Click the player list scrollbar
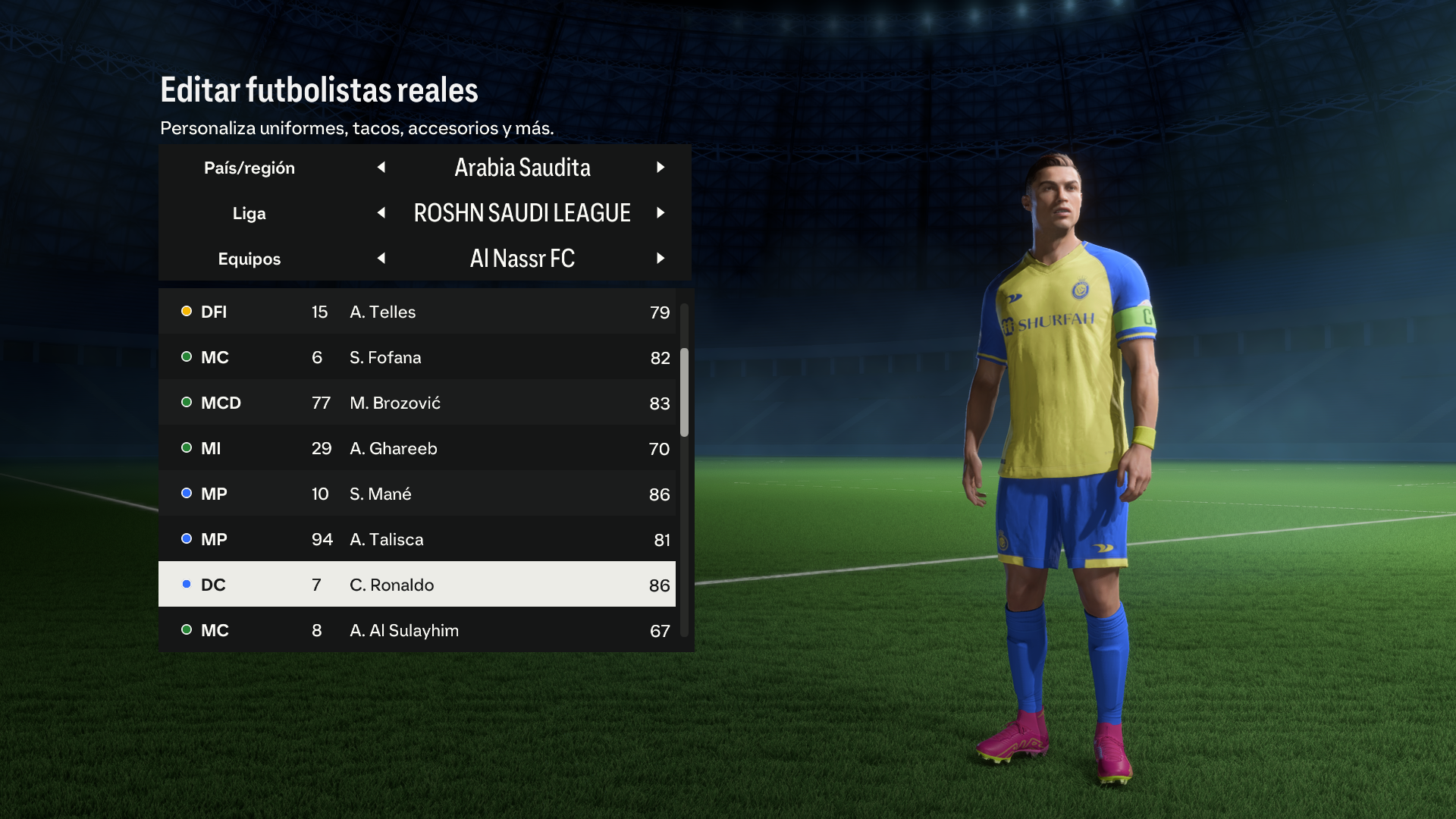 (x=684, y=393)
